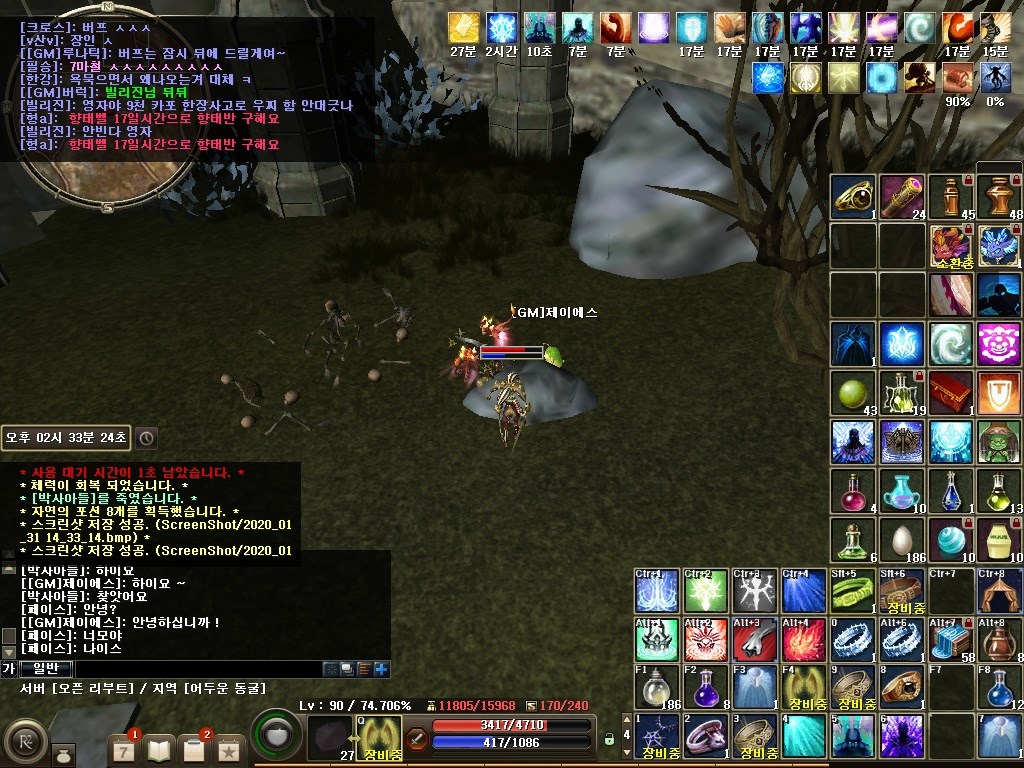The height and width of the screenshot is (768, 1024).
Task: Use the tent item in Ctr+8 slot
Action: (x=999, y=591)
